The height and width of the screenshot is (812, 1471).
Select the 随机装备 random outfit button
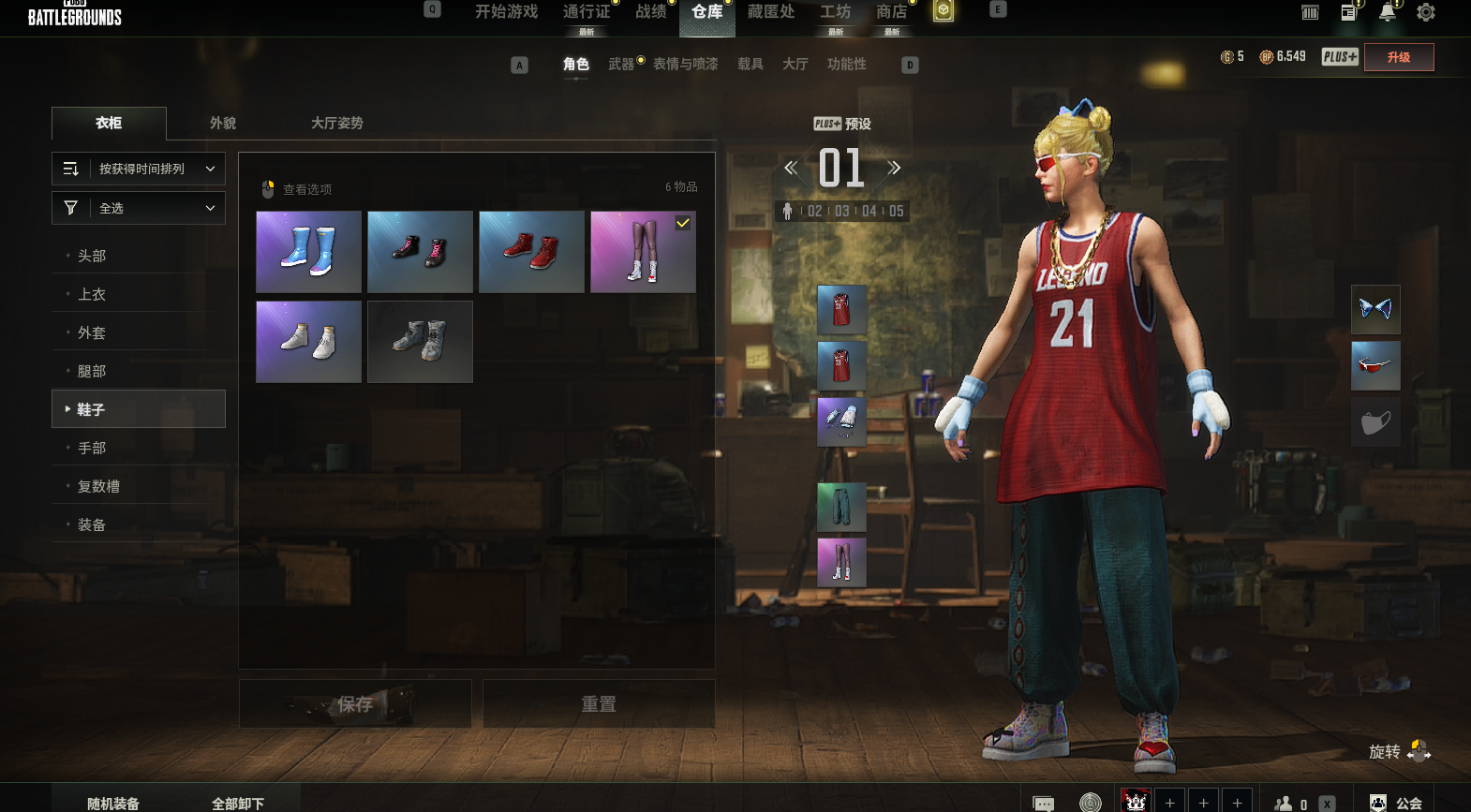pyautogui.click(x=113, y=803)
